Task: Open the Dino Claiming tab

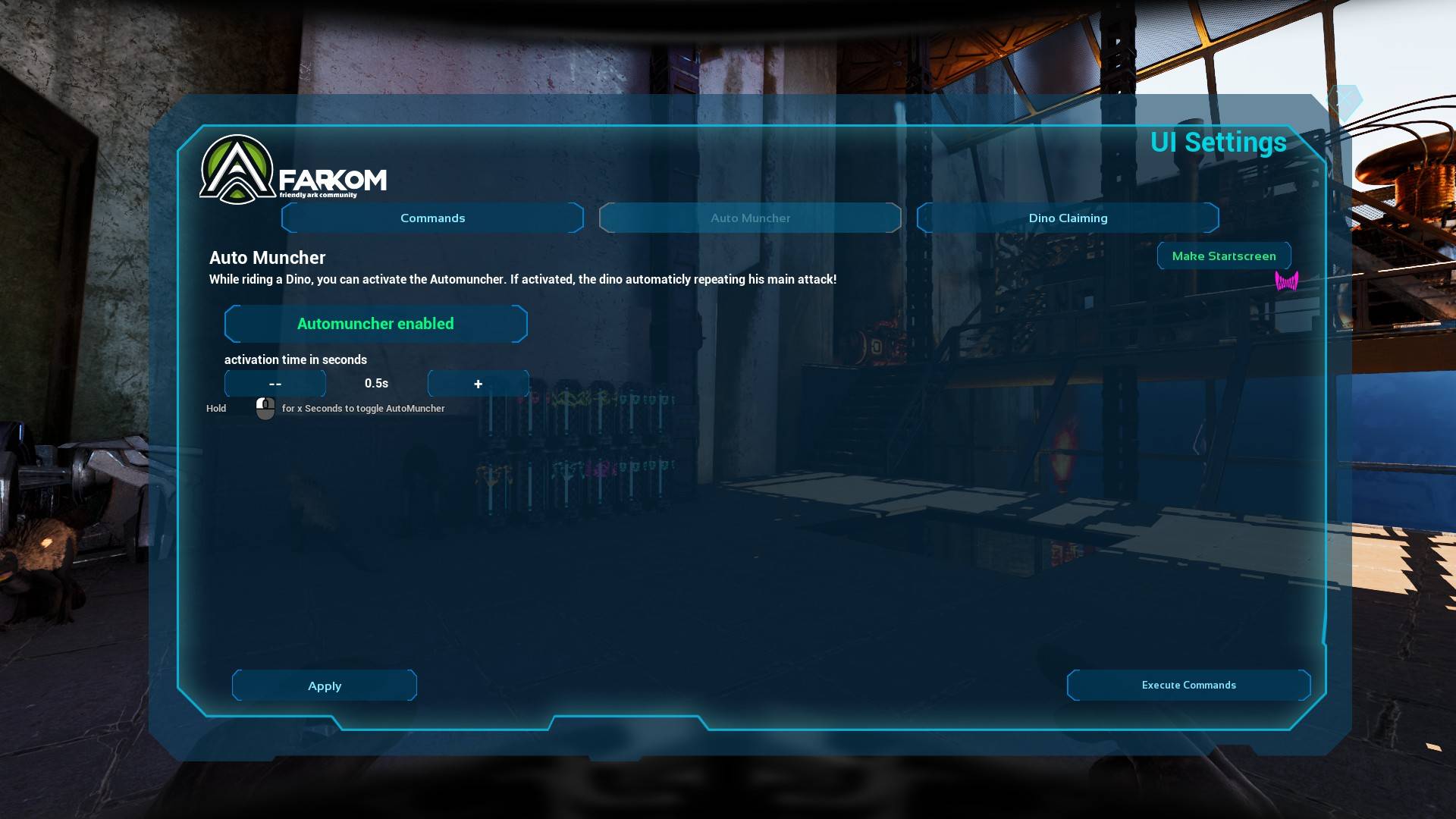Action: [1067, 218]
